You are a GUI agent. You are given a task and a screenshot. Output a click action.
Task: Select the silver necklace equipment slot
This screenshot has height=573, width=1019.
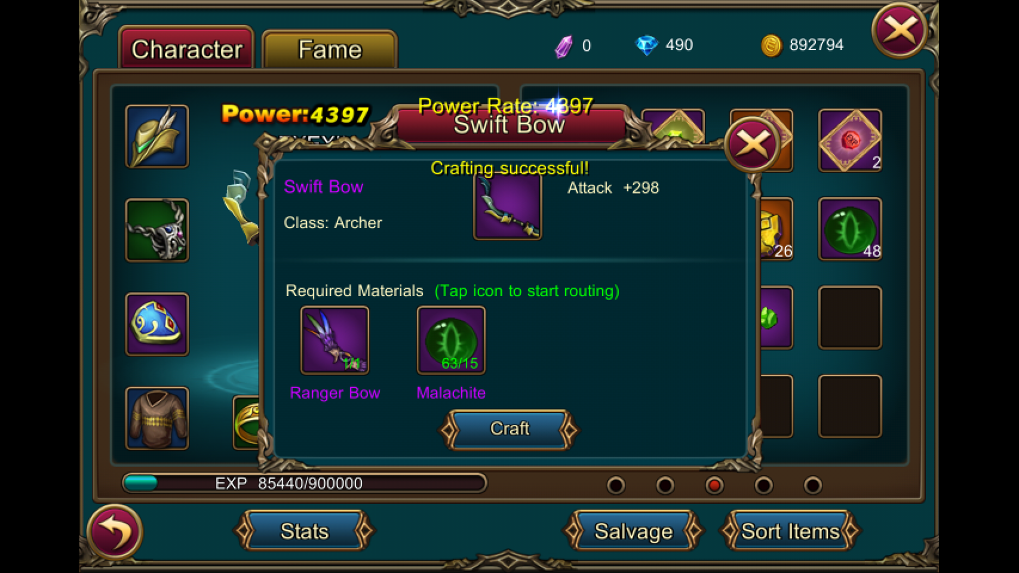(157, 230)
